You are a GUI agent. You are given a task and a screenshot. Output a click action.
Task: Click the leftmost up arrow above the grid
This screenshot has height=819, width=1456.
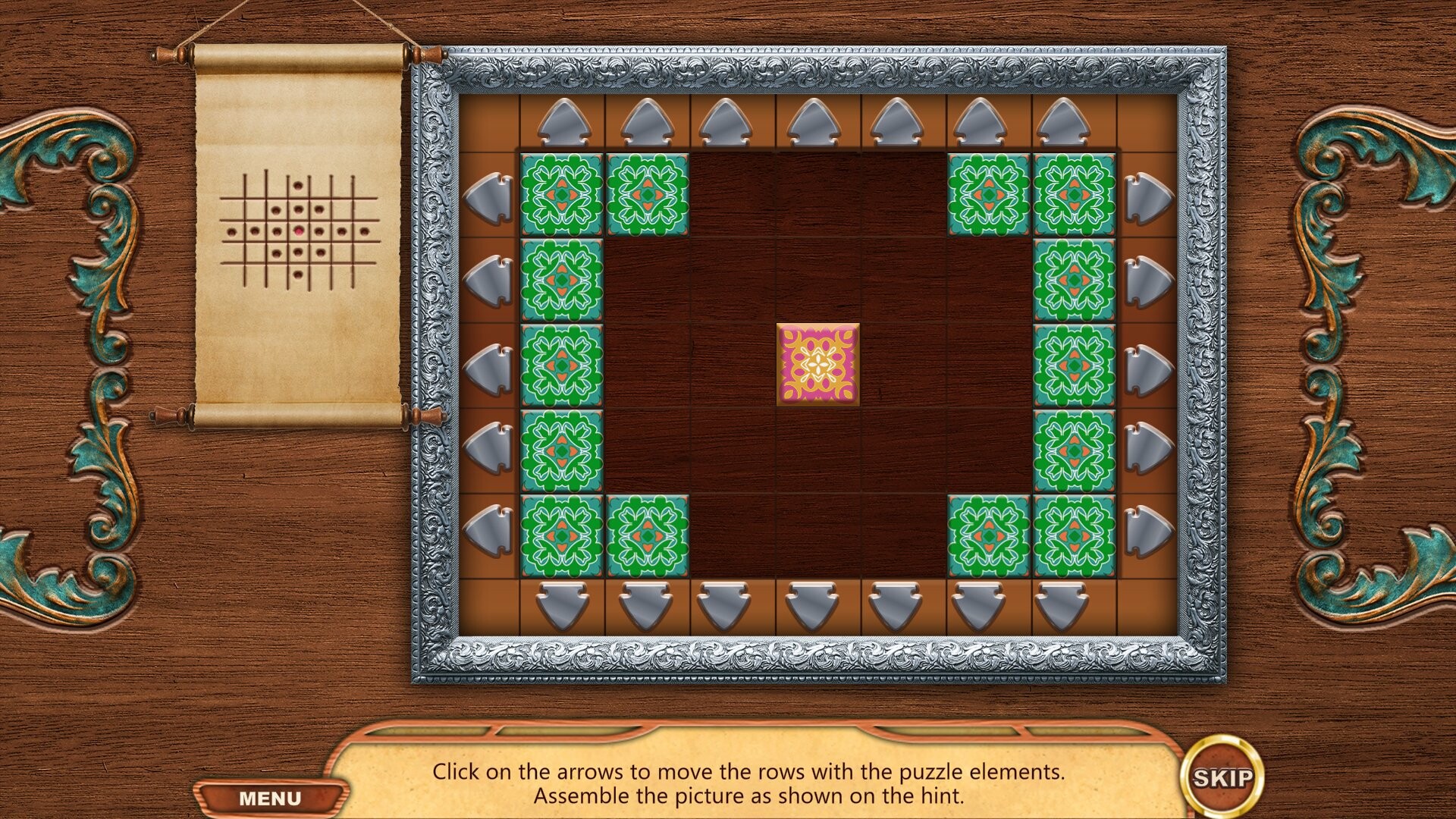coord(565,121)
